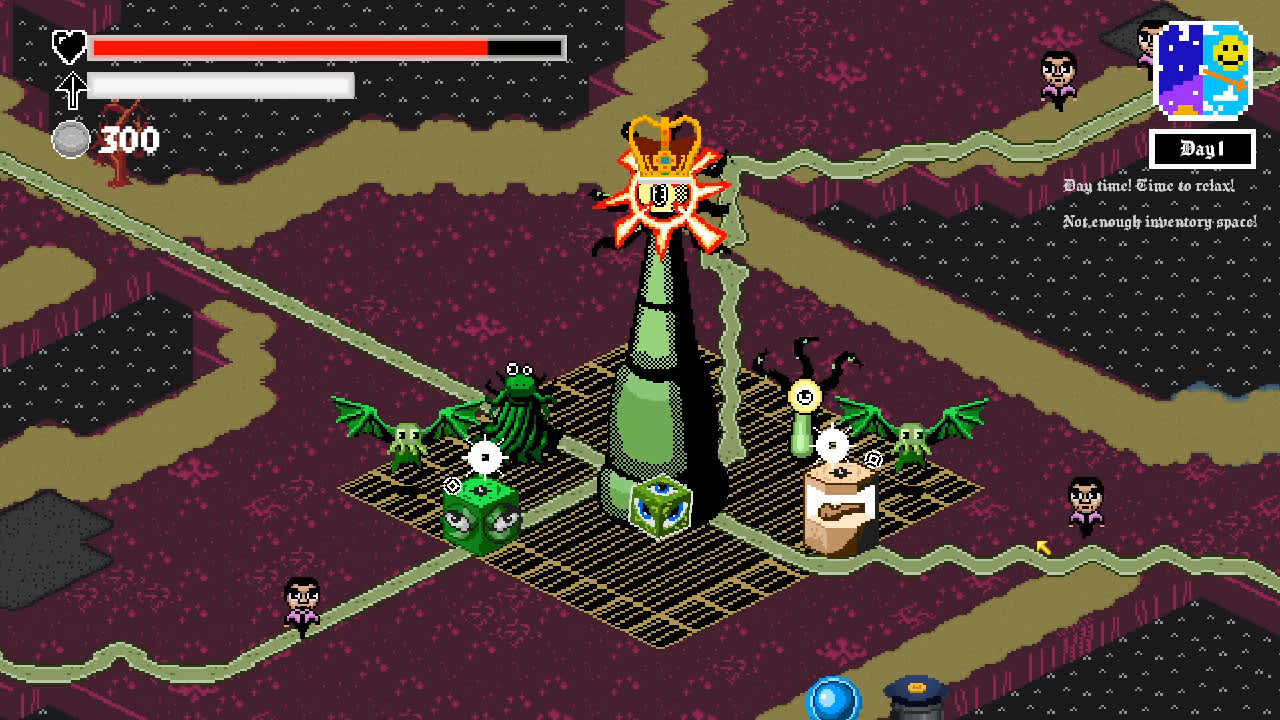Expand the Day 1 counter panel
The image size is (1280, 720).
[1204, 148]
